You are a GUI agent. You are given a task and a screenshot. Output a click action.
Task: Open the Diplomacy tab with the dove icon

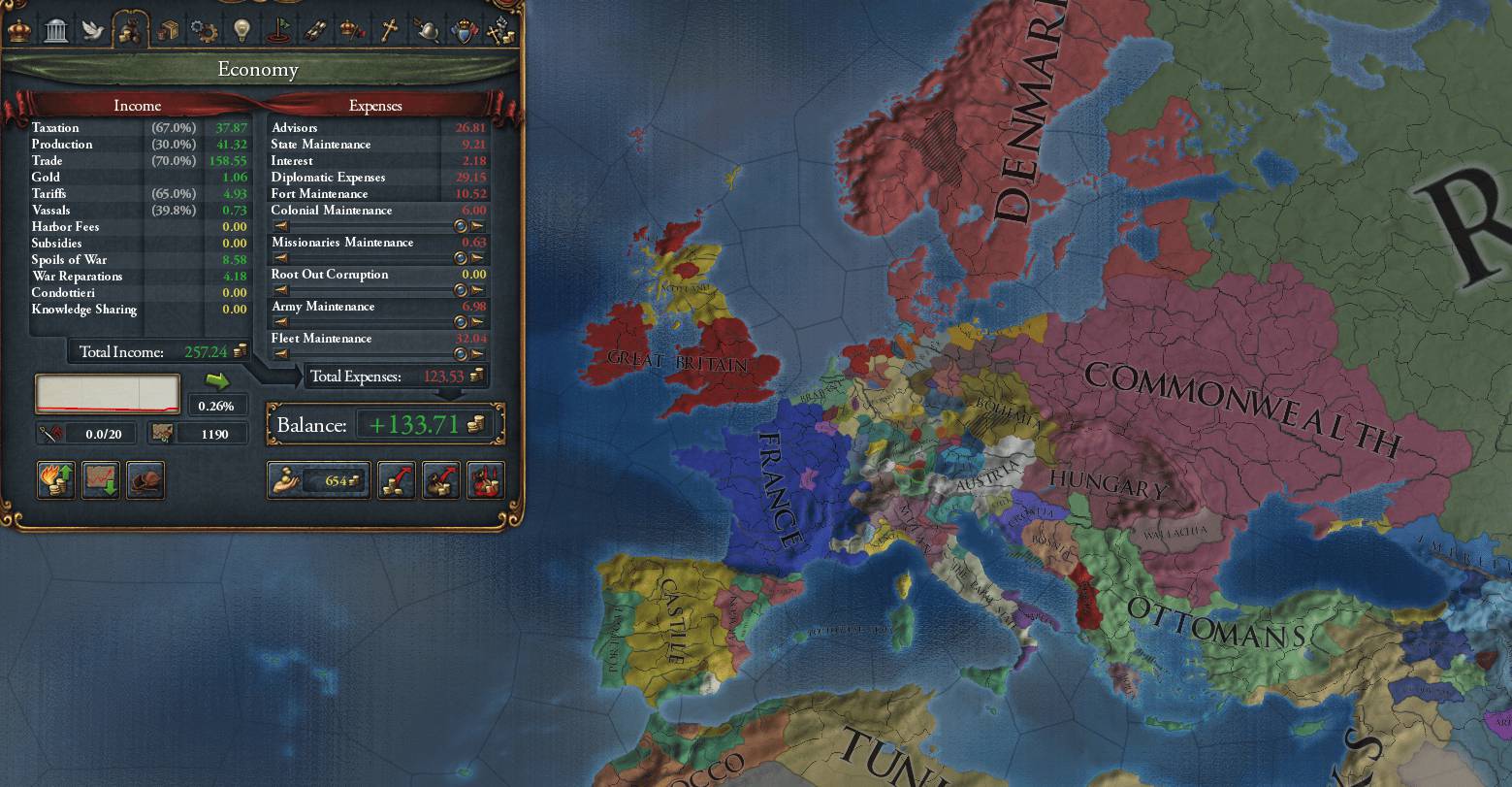93,30
